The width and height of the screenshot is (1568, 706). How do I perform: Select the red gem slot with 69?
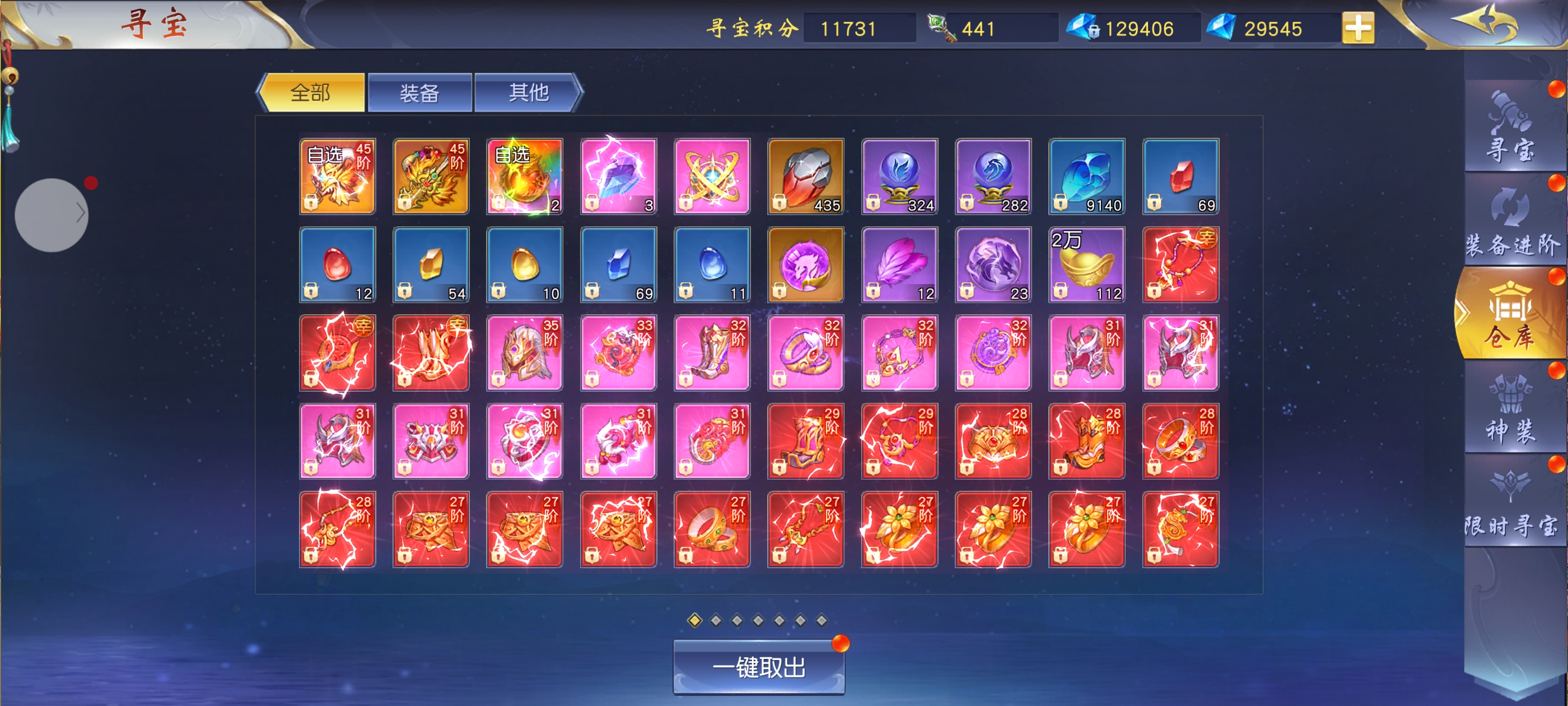[x=1180, y=176]
